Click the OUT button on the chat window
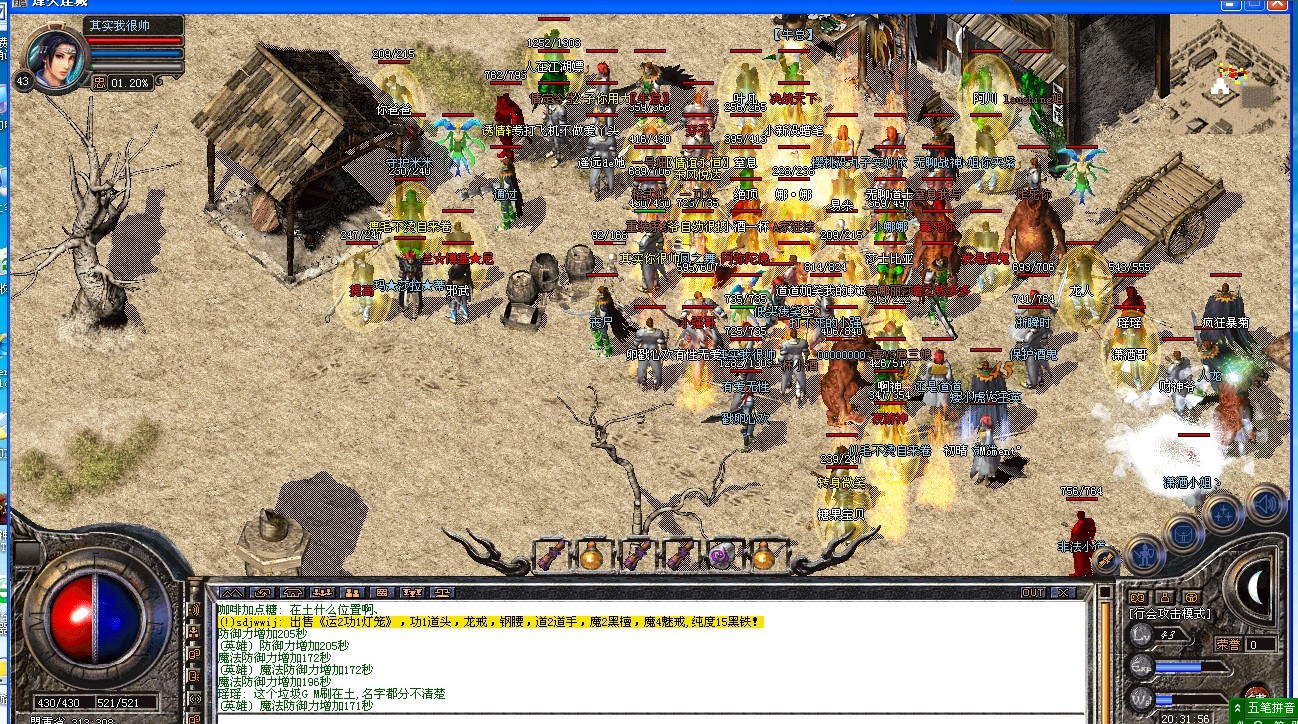 point(1032,592)
